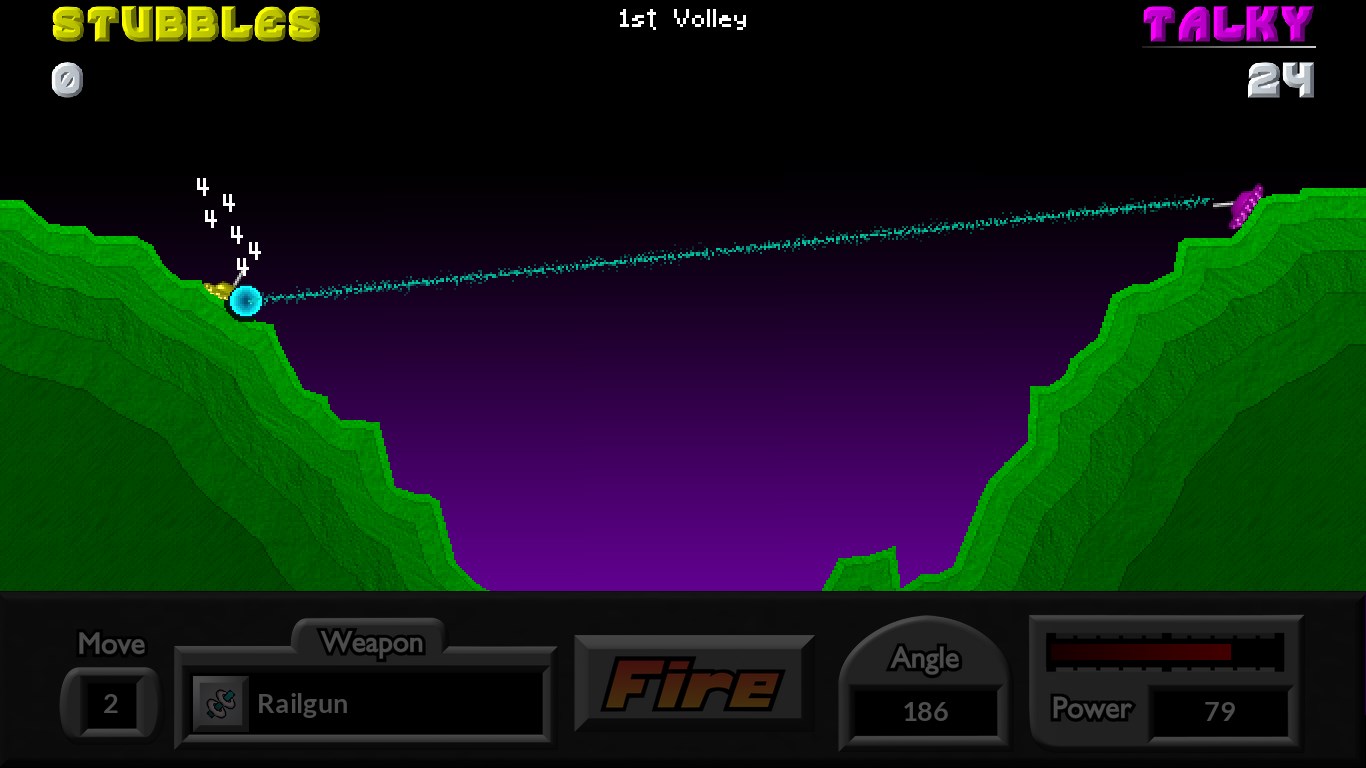Click the Power value box
This screenshot has height=768, width=1366.
point(1221,711)
